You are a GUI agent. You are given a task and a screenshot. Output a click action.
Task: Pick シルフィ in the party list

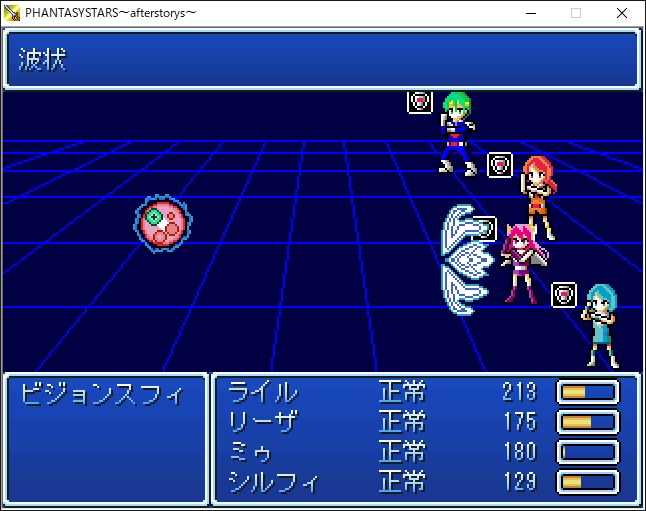(273, 483)
